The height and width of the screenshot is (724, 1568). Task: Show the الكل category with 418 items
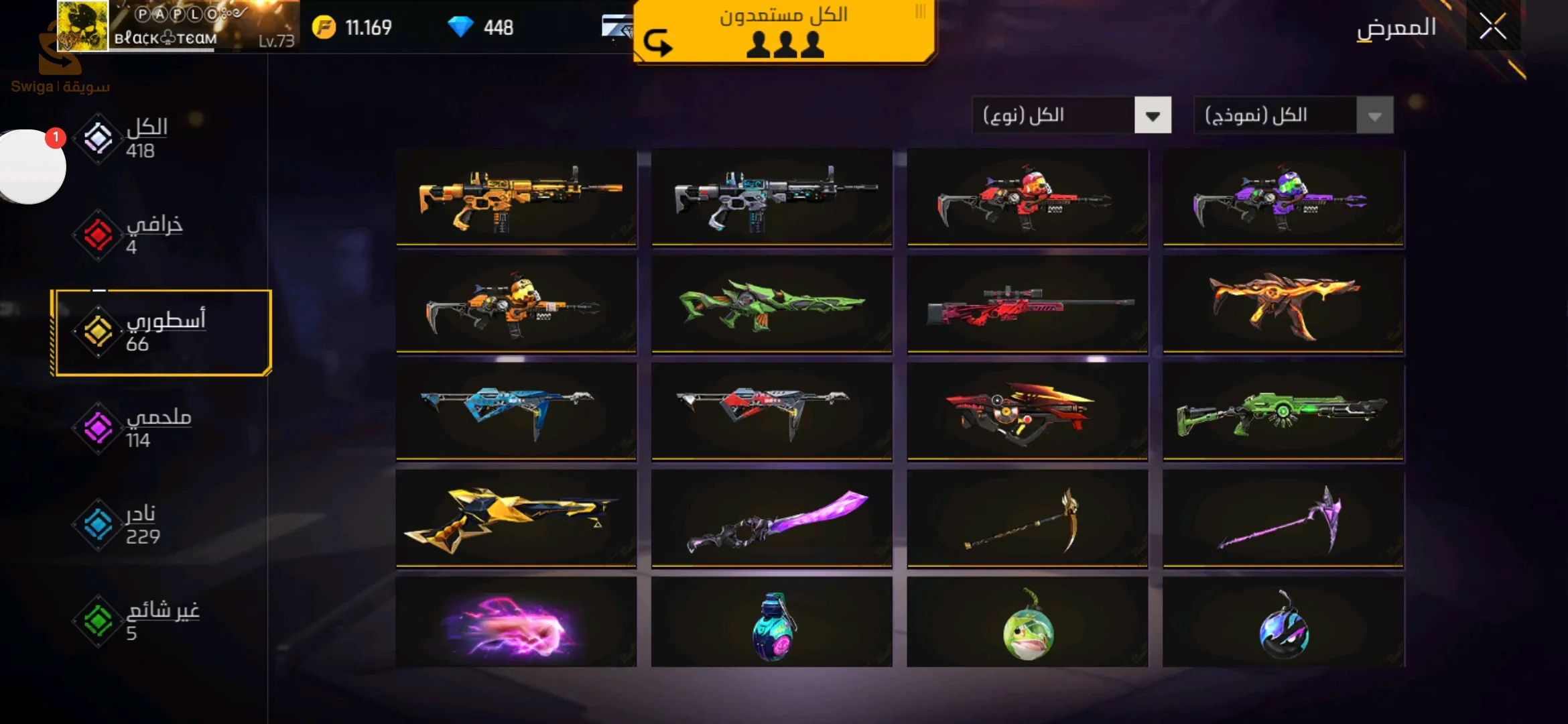[127, 138]
